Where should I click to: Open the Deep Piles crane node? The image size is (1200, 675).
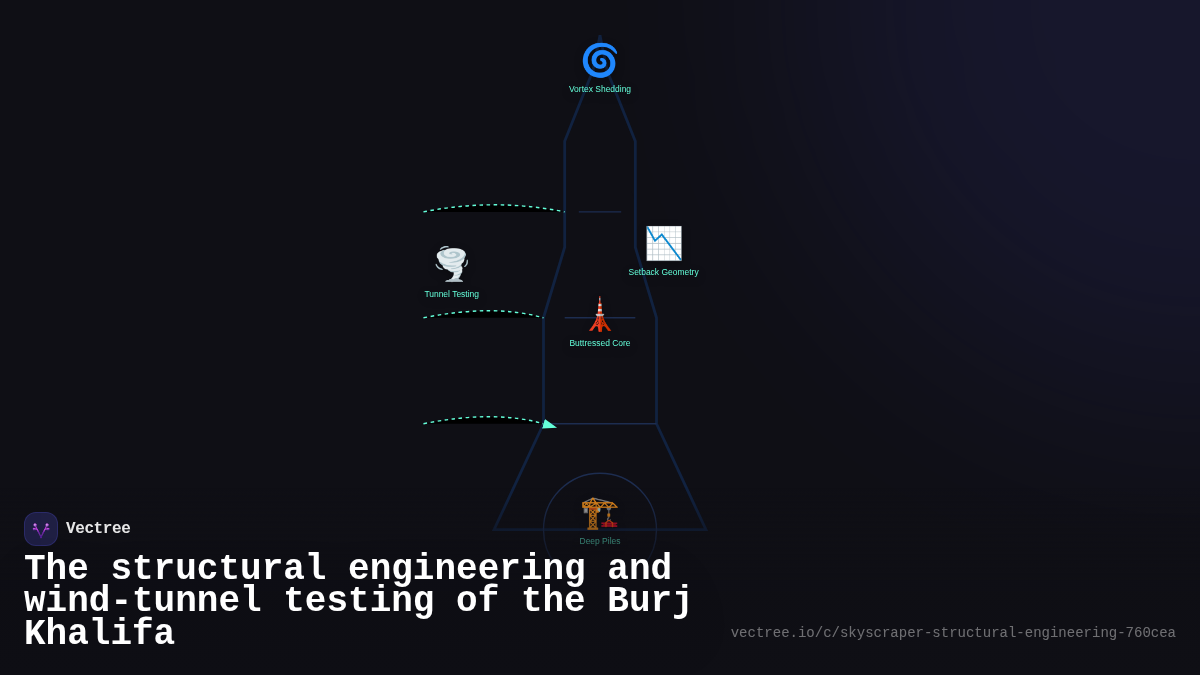[x=600, y=514]
